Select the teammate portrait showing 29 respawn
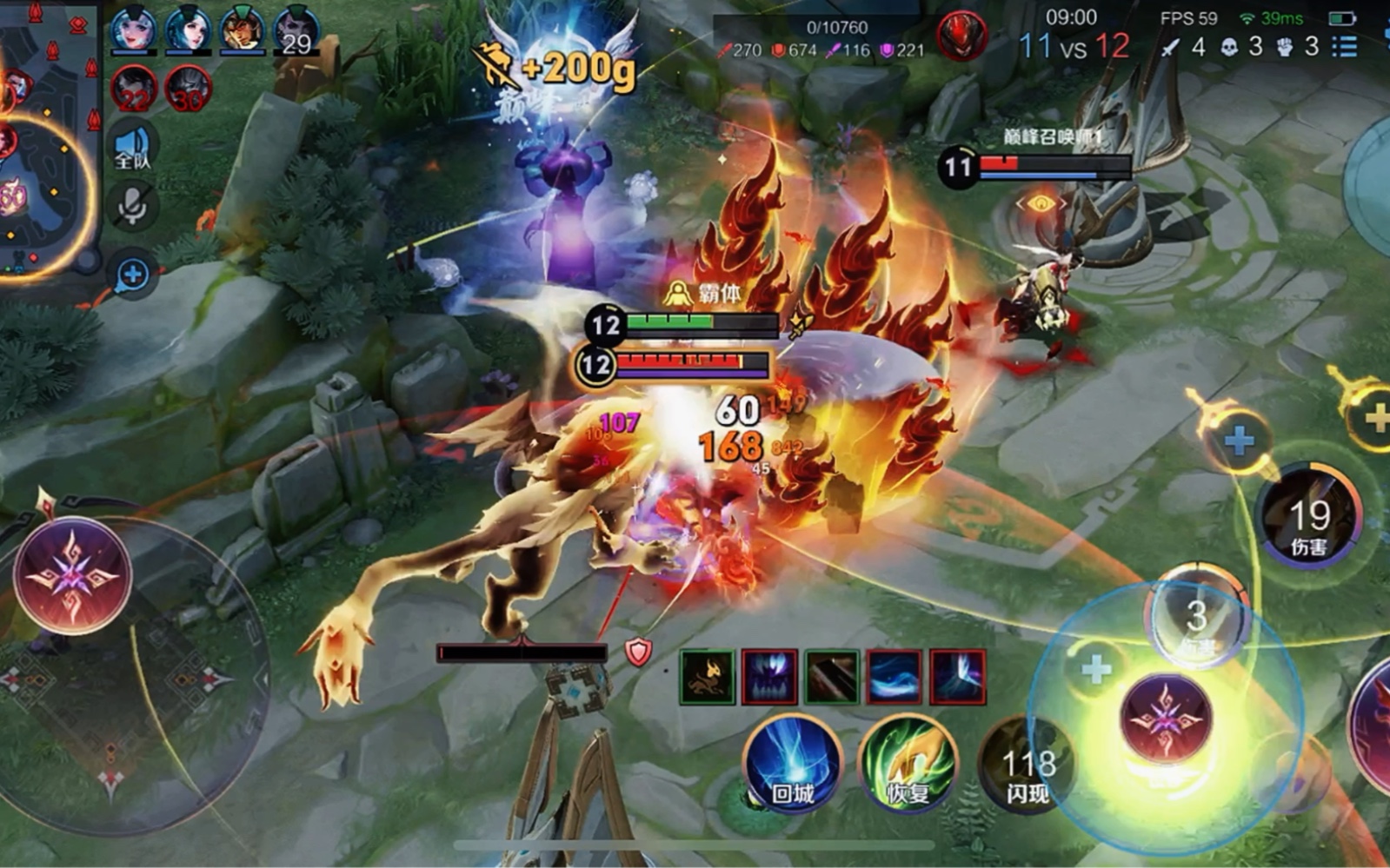1390x868 pixels. coord(296,31)
